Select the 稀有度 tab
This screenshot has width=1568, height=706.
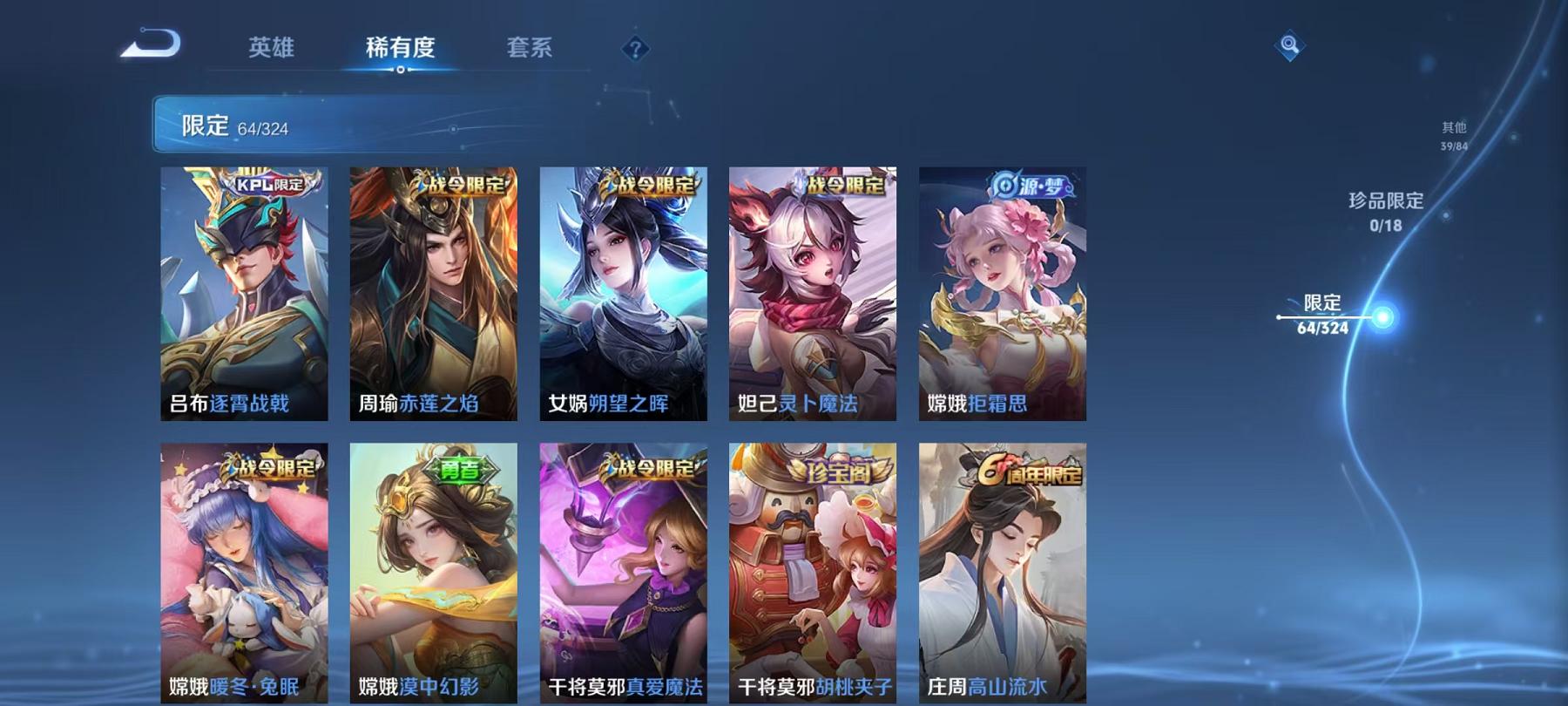coord(400,50)
